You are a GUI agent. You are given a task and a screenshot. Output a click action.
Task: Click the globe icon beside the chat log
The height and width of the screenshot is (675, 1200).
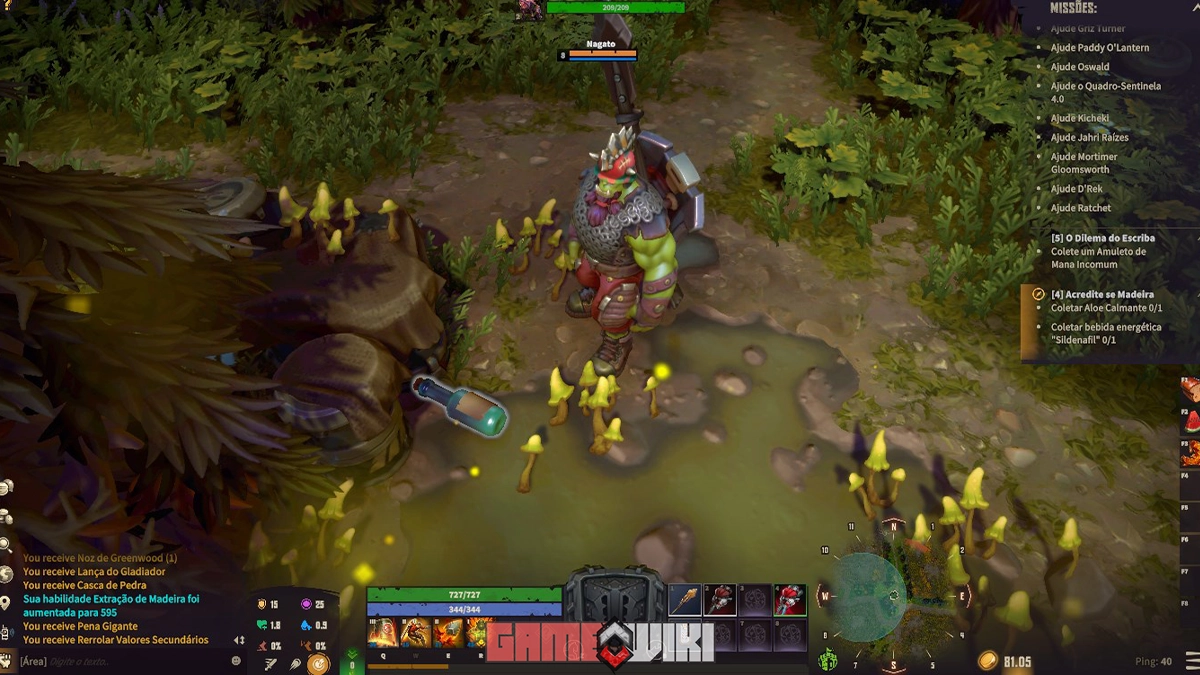7,574
